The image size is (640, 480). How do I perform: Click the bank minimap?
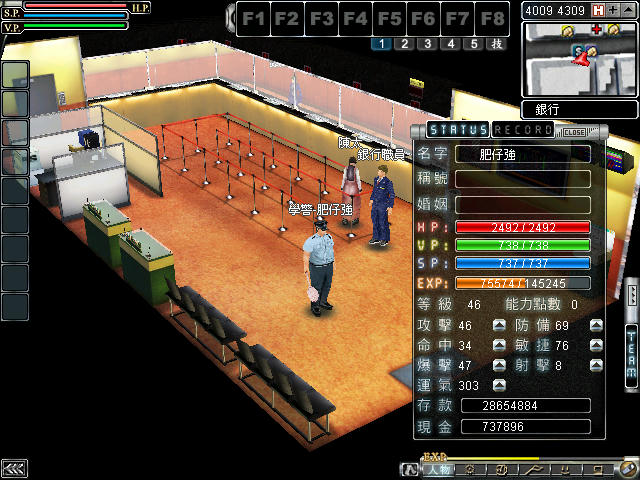(578, 59)
